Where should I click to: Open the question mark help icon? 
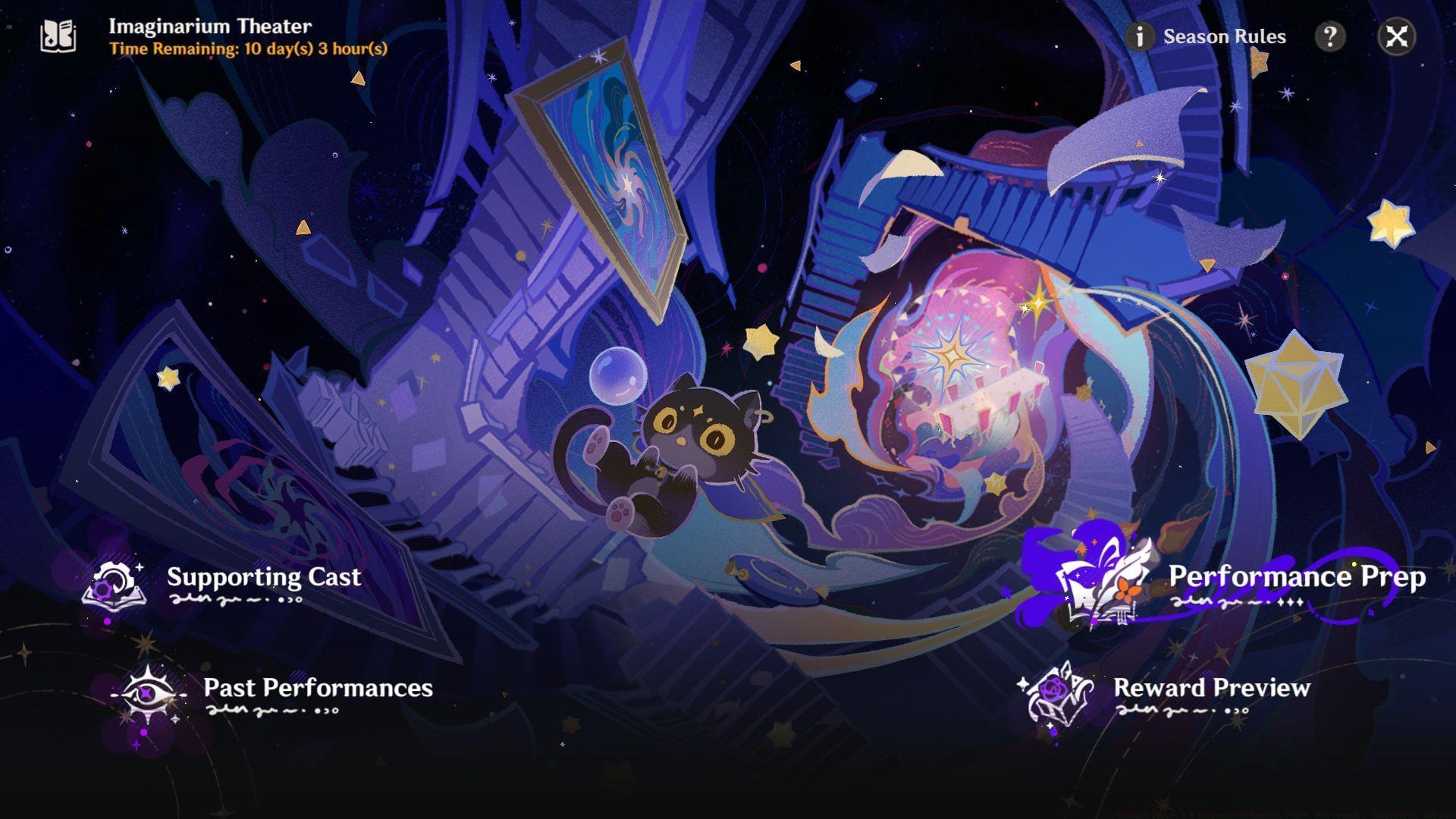[1329, 36]
